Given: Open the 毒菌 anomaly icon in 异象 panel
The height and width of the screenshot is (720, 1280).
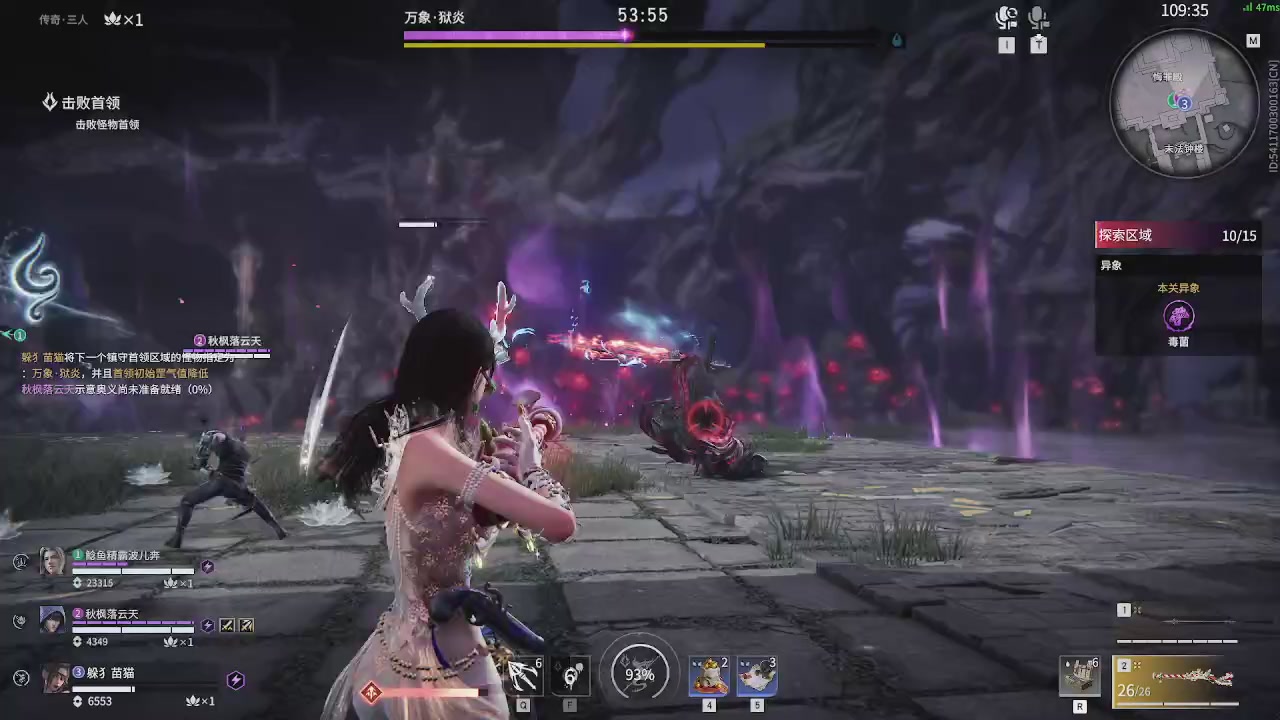Looking at the screenshot, I should click(x=1179, y=316).
